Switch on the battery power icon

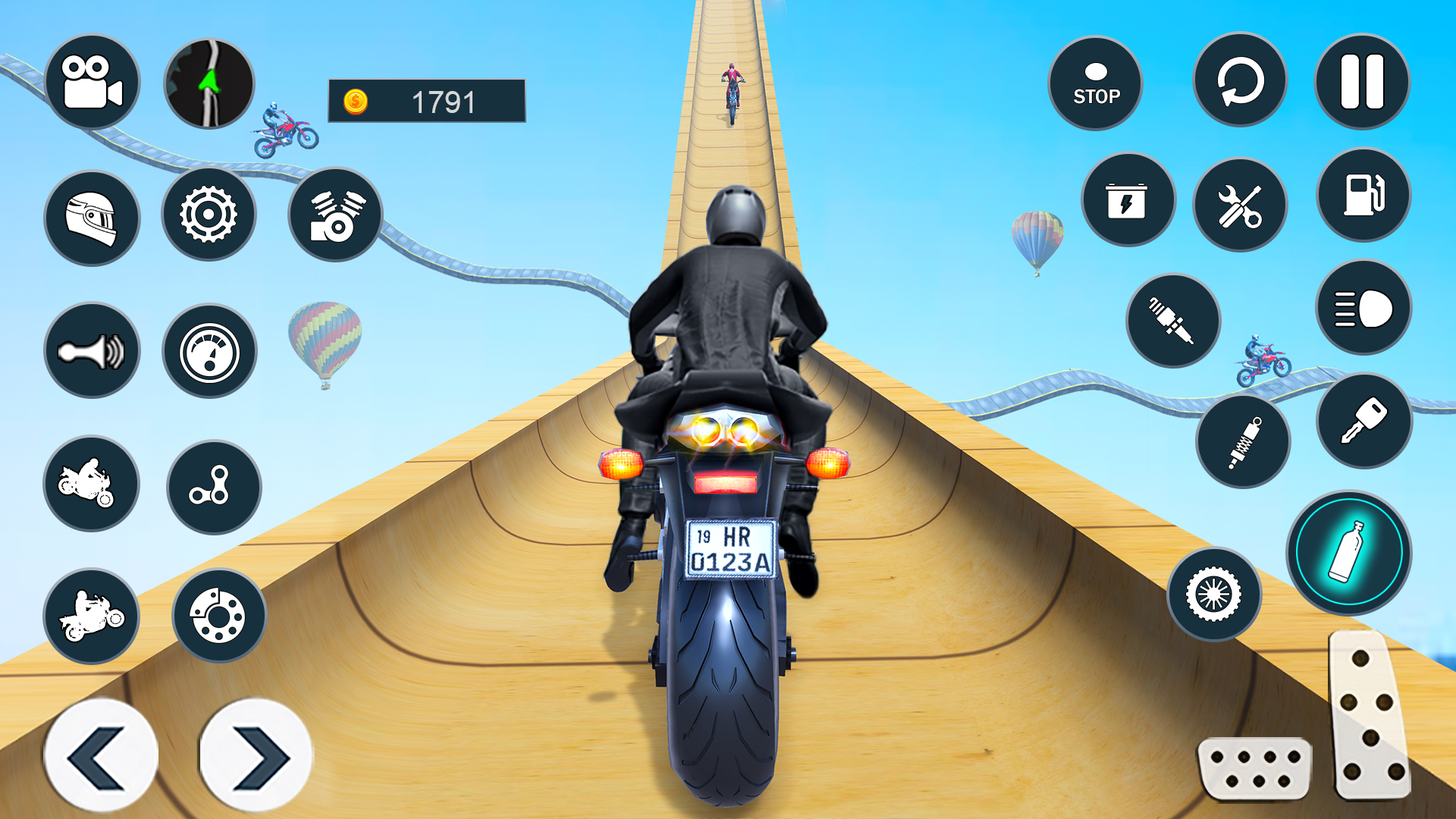[x=1128, y=199]
